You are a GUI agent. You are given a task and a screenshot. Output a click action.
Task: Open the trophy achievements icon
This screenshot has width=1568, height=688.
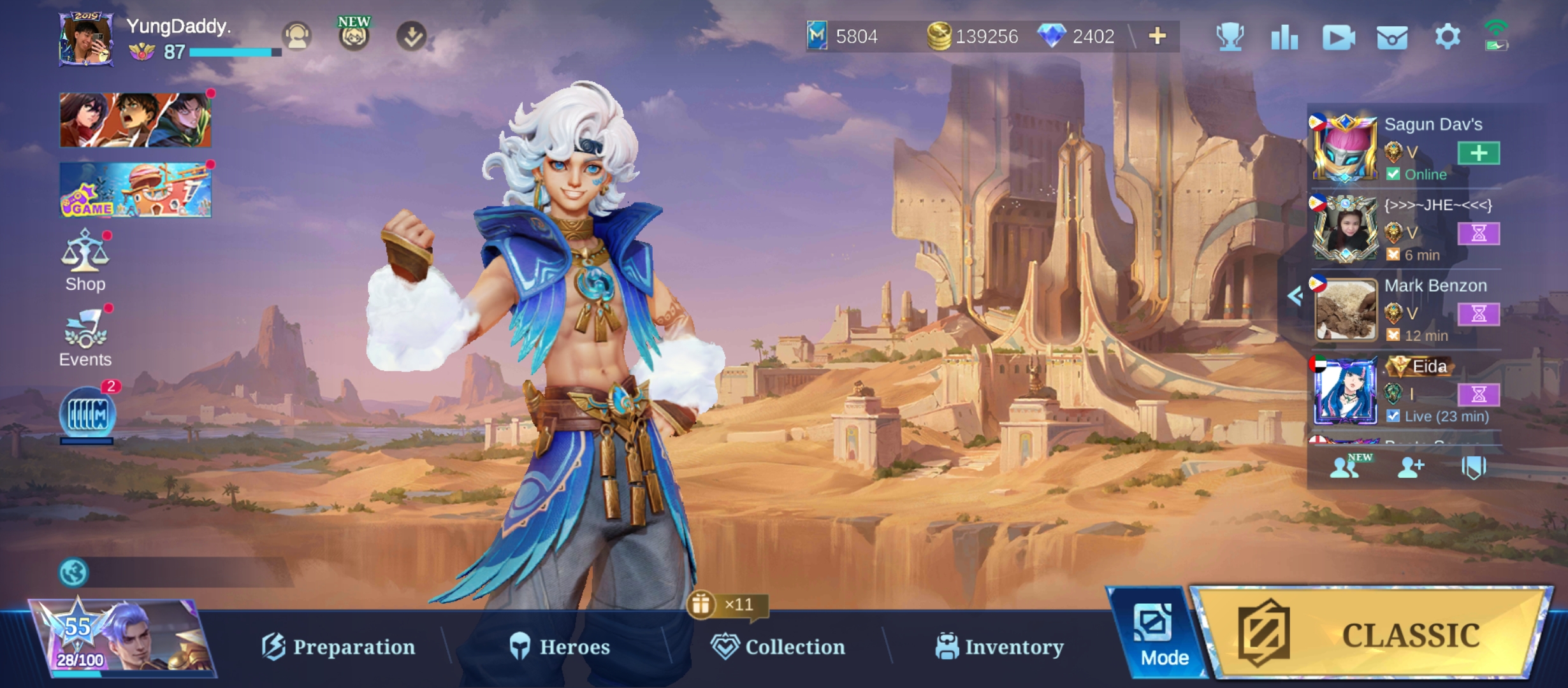click(x=1230, y=36)
